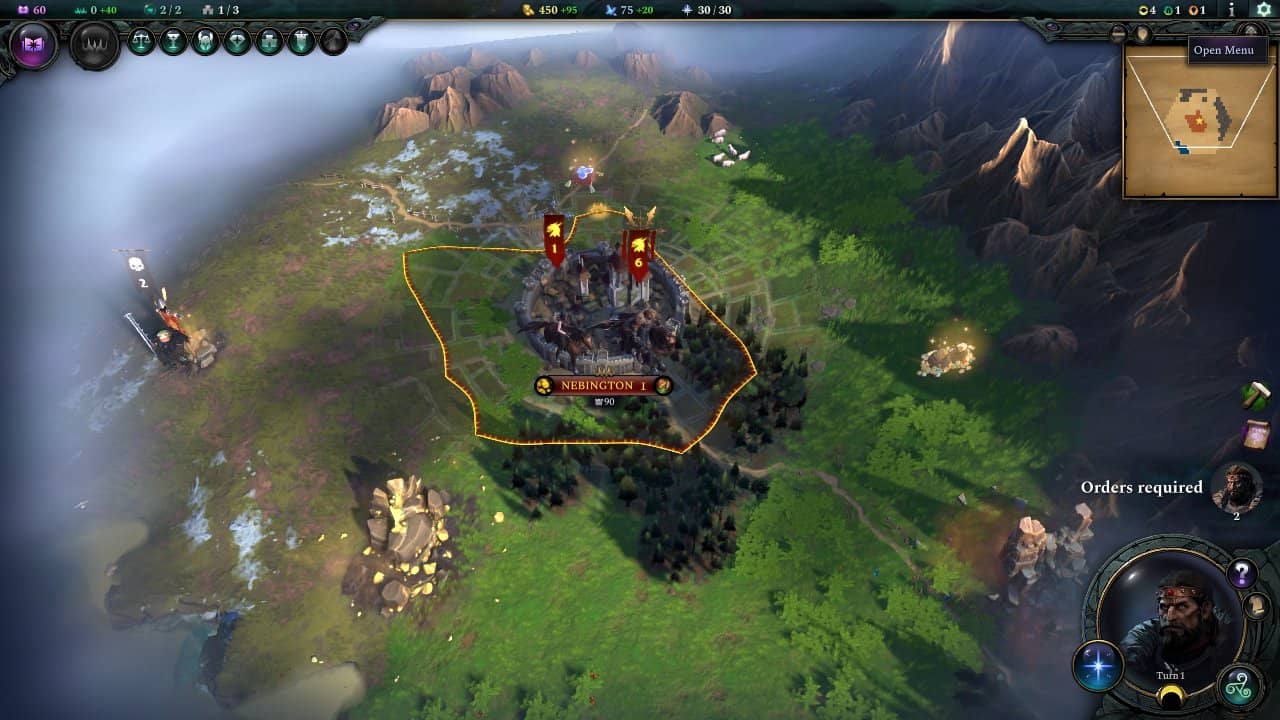Open the castle cities overview icon

[270, 41]
